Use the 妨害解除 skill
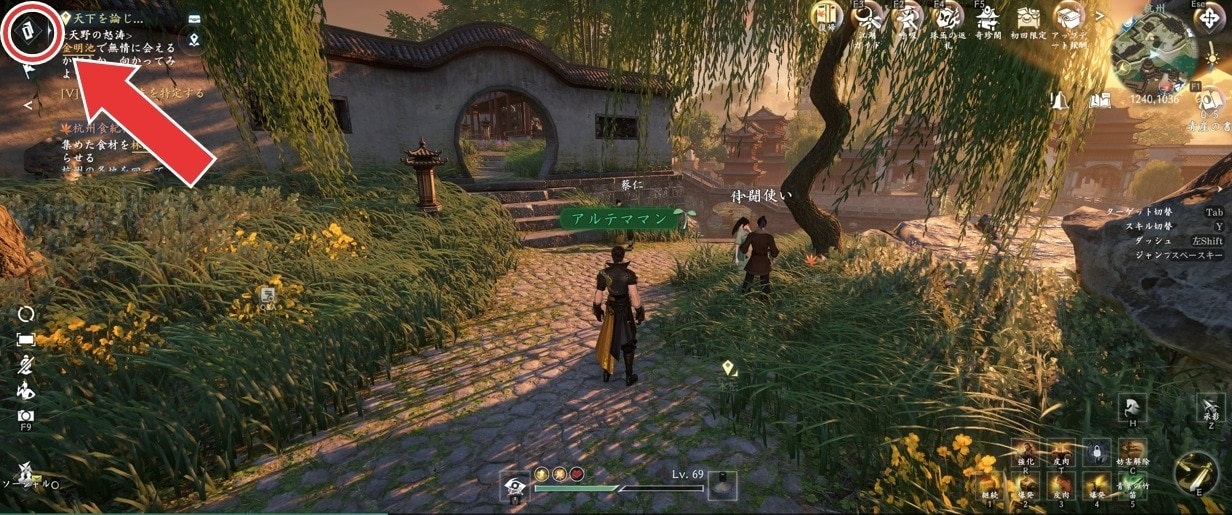 click(x=1133, y=453)
